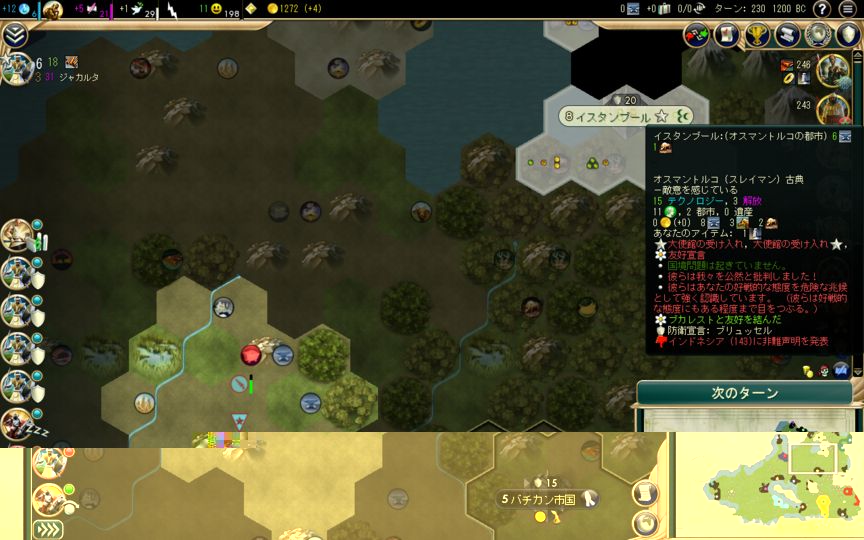
Task: Select the top leader portrait with 246 score
Action: click(x=833, y=70)
